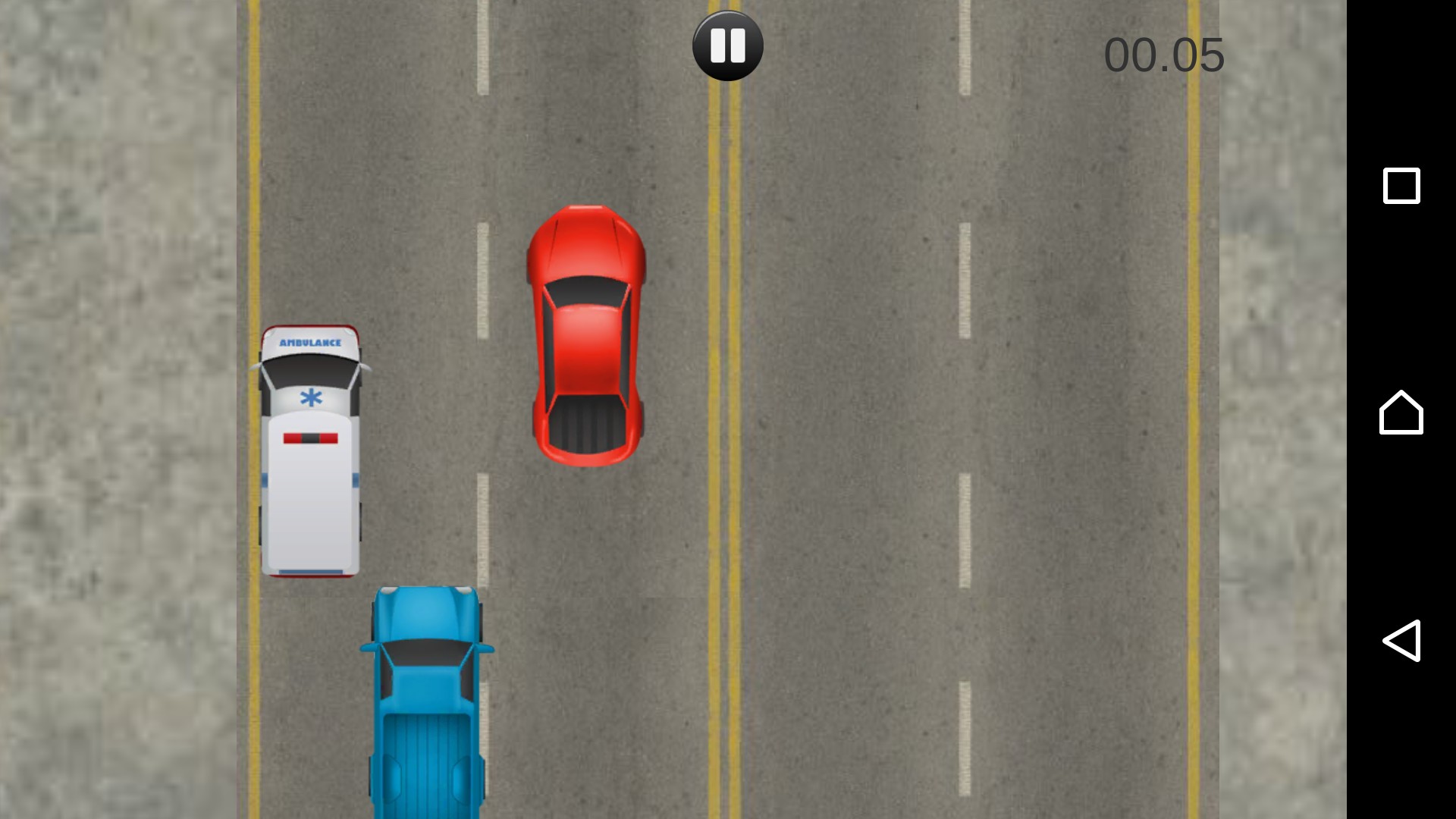1456x819 pixels.
Task: Go back using the Android back arrow
Action: pos(1401,641)
